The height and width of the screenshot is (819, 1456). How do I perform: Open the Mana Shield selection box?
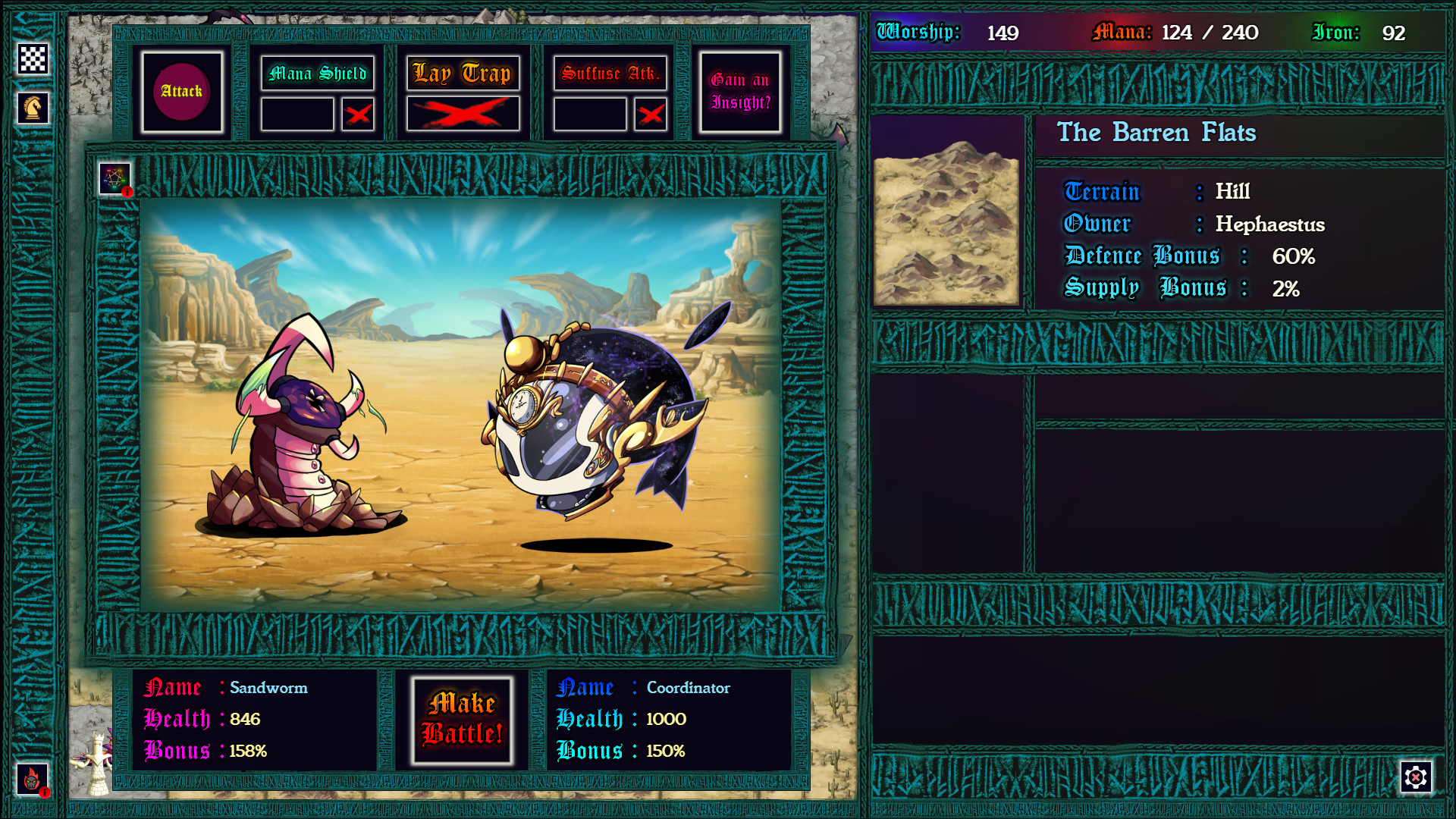point(297,114)
